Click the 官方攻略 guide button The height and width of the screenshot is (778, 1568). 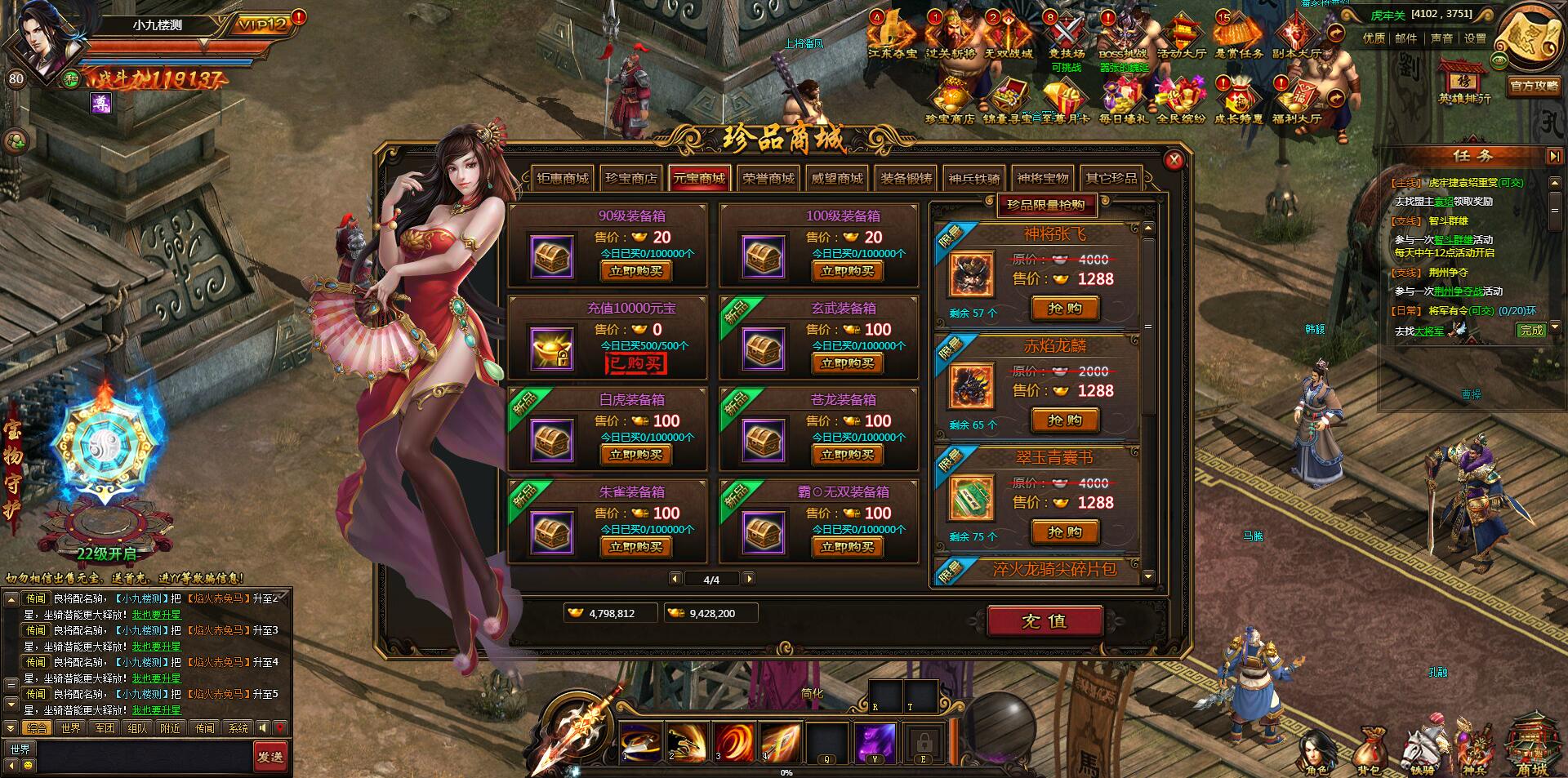tap(1533, 86)
